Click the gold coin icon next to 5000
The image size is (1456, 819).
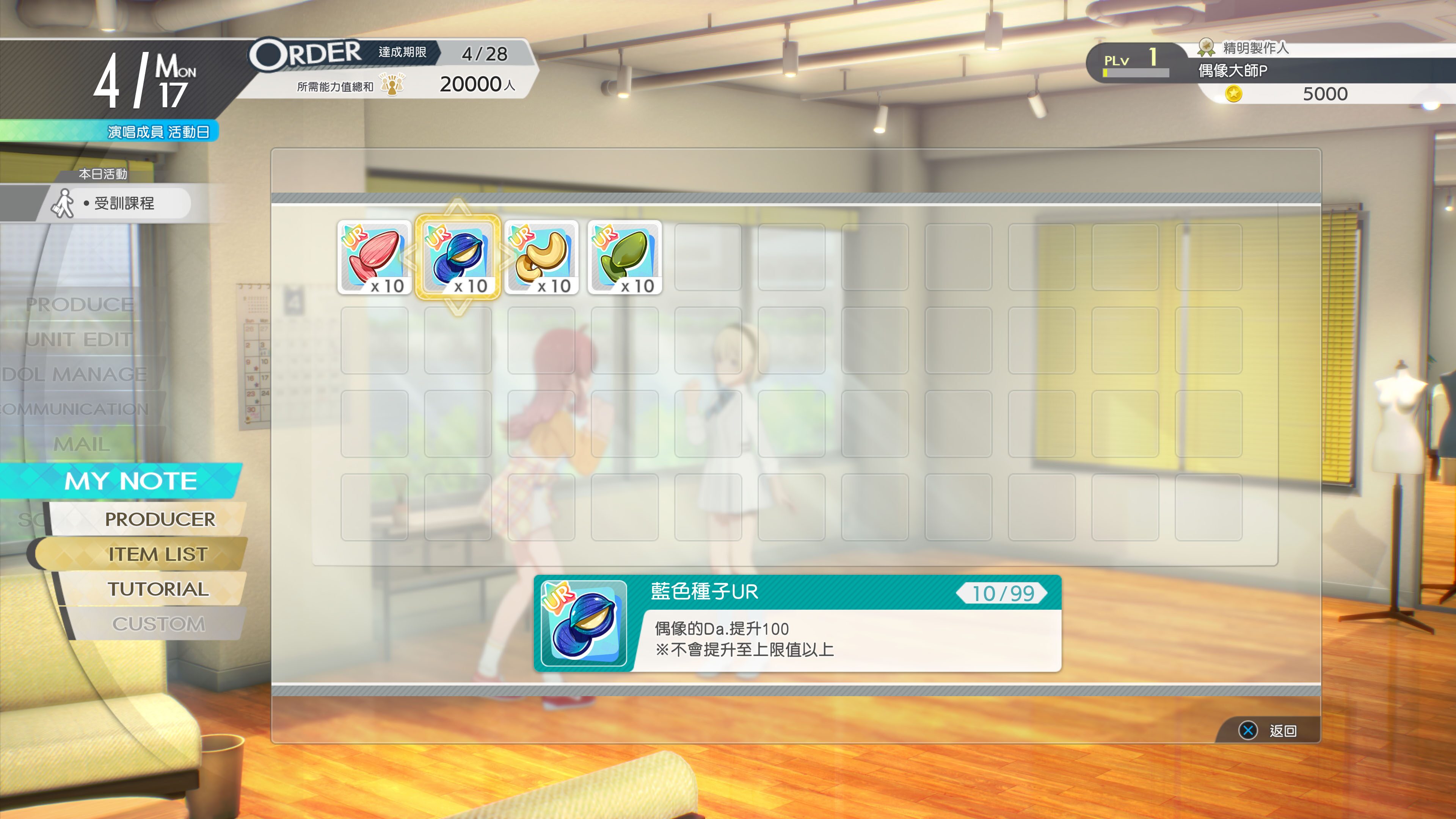click(x=1234, y=94)
